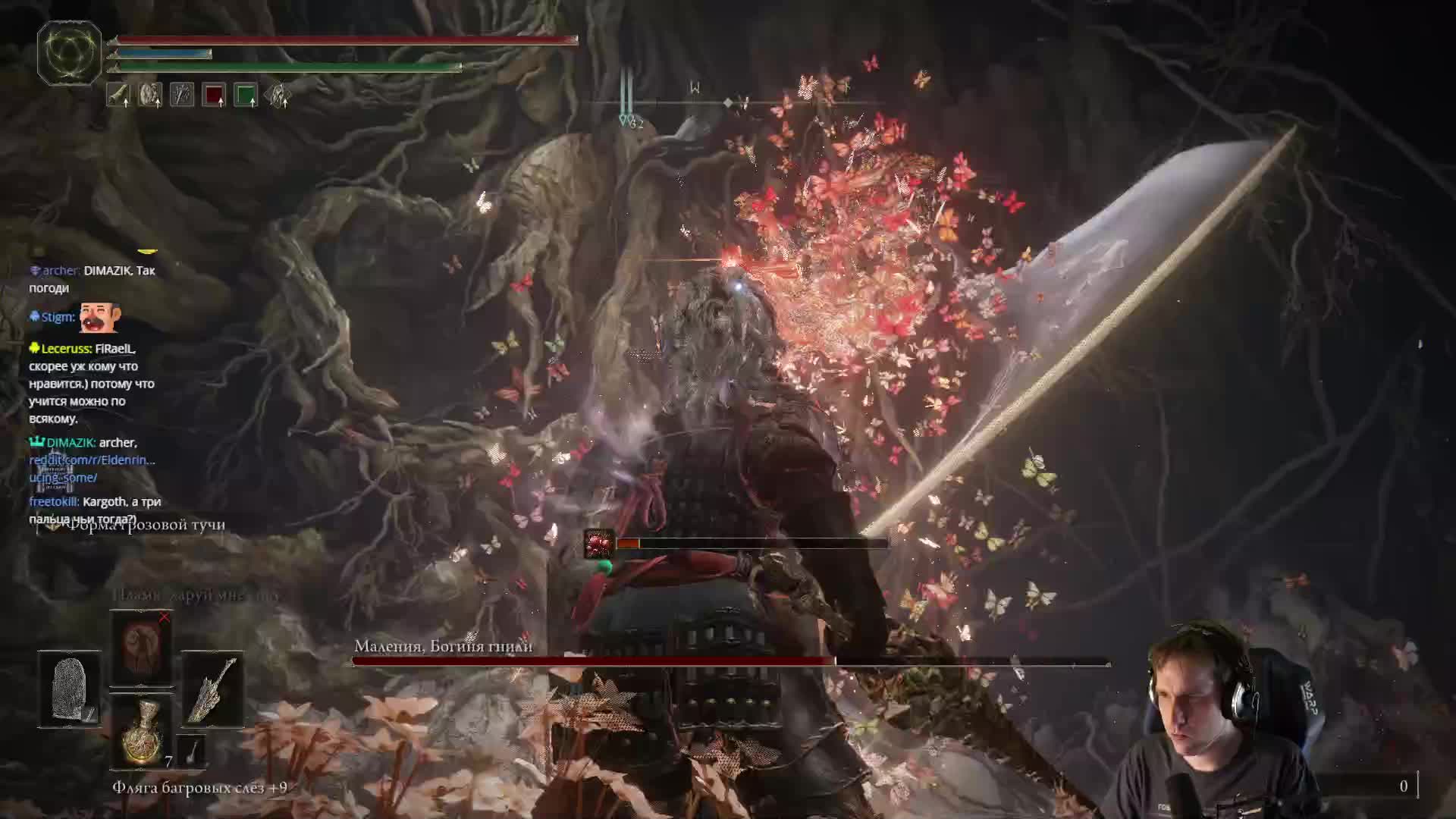Click the fingerprint shield left-hand slot
The height and width of the screenshot is (819, 1456).
pos(69,689)
